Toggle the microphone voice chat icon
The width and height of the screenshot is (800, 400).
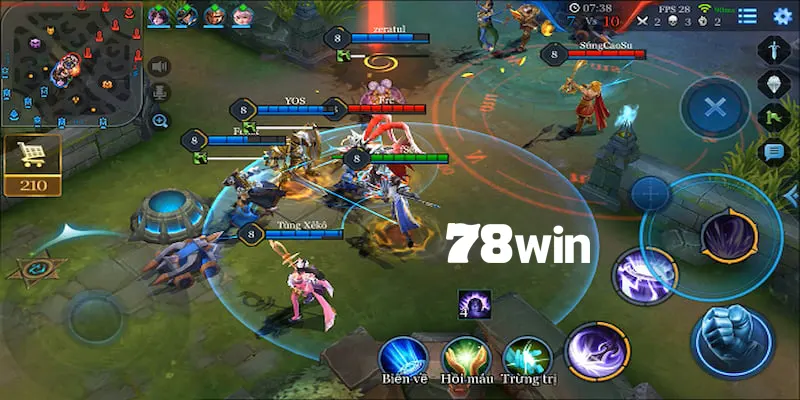[159, 93]
